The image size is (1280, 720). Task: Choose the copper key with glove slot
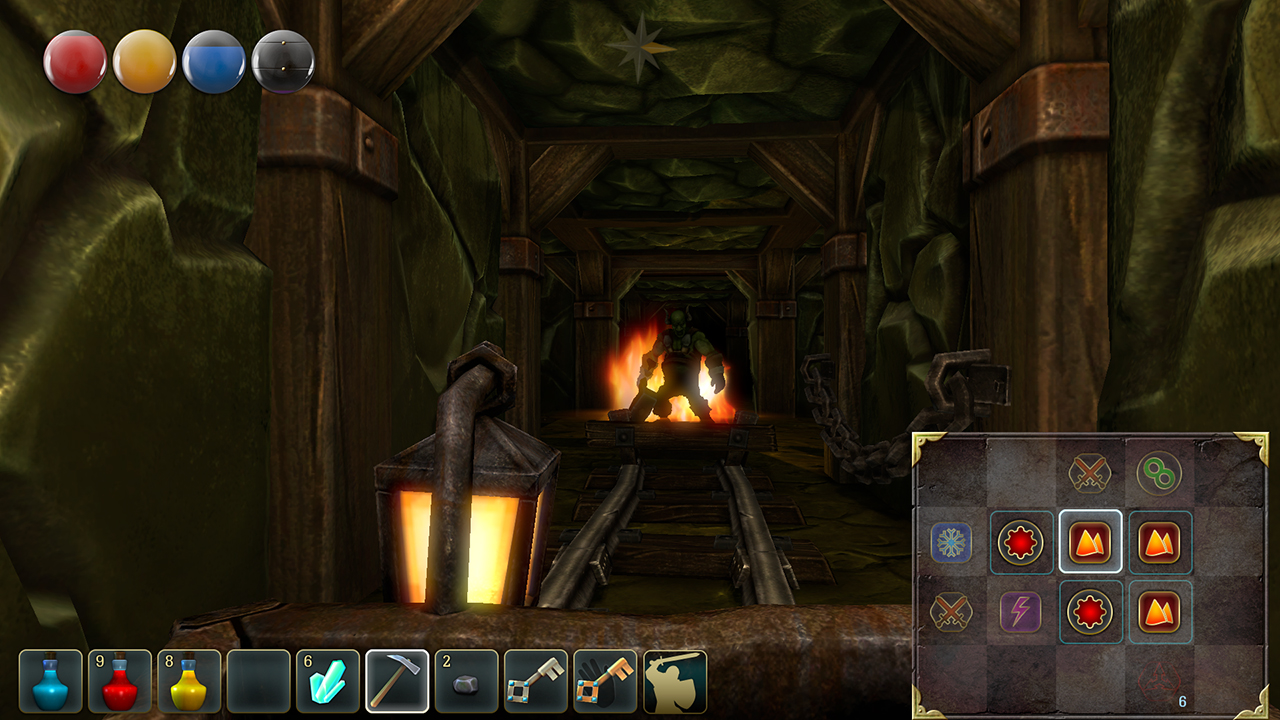point(605,682)
